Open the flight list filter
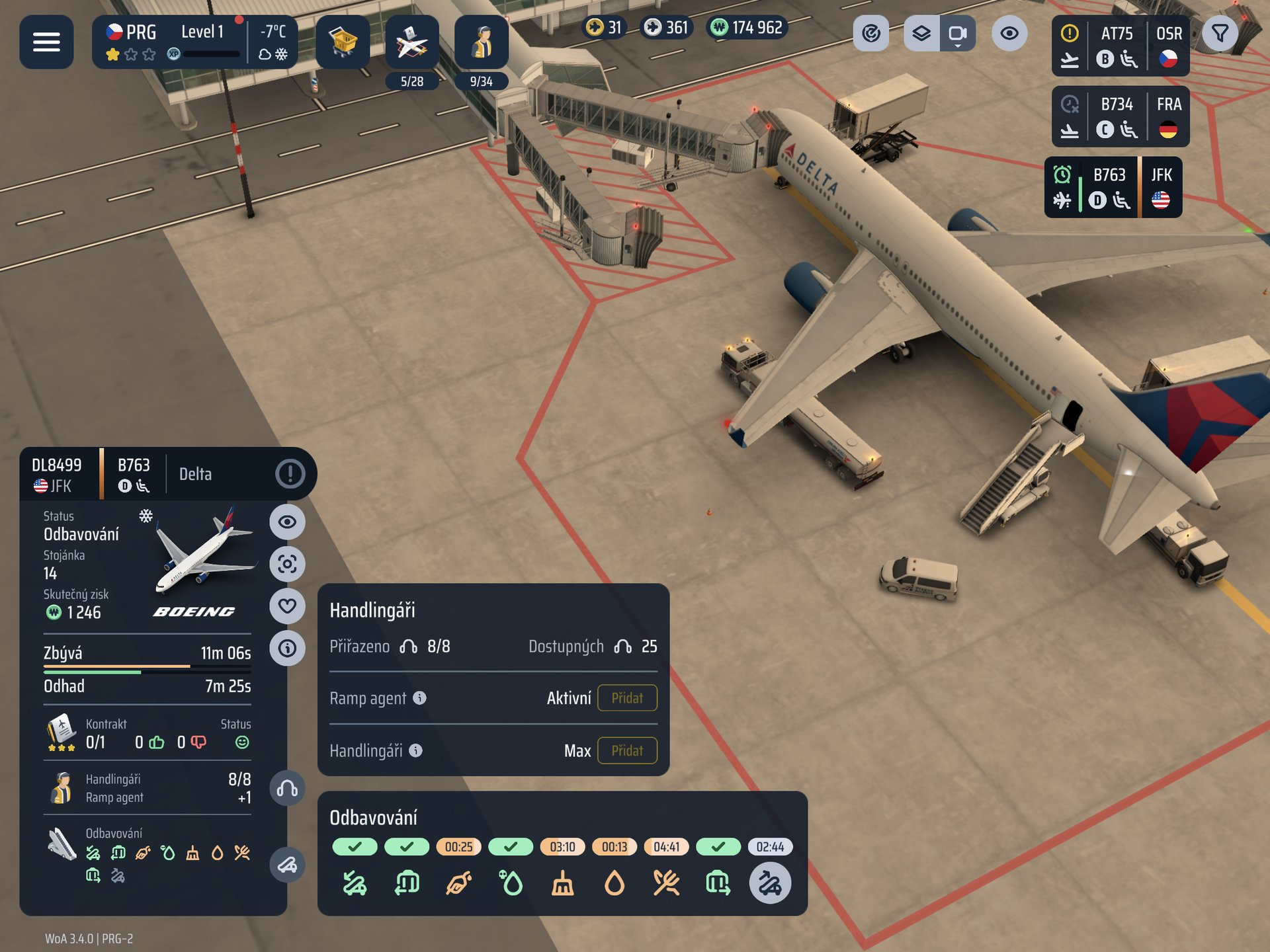The width and height of the screenshot is (1270, 952). coord(1220,33)
